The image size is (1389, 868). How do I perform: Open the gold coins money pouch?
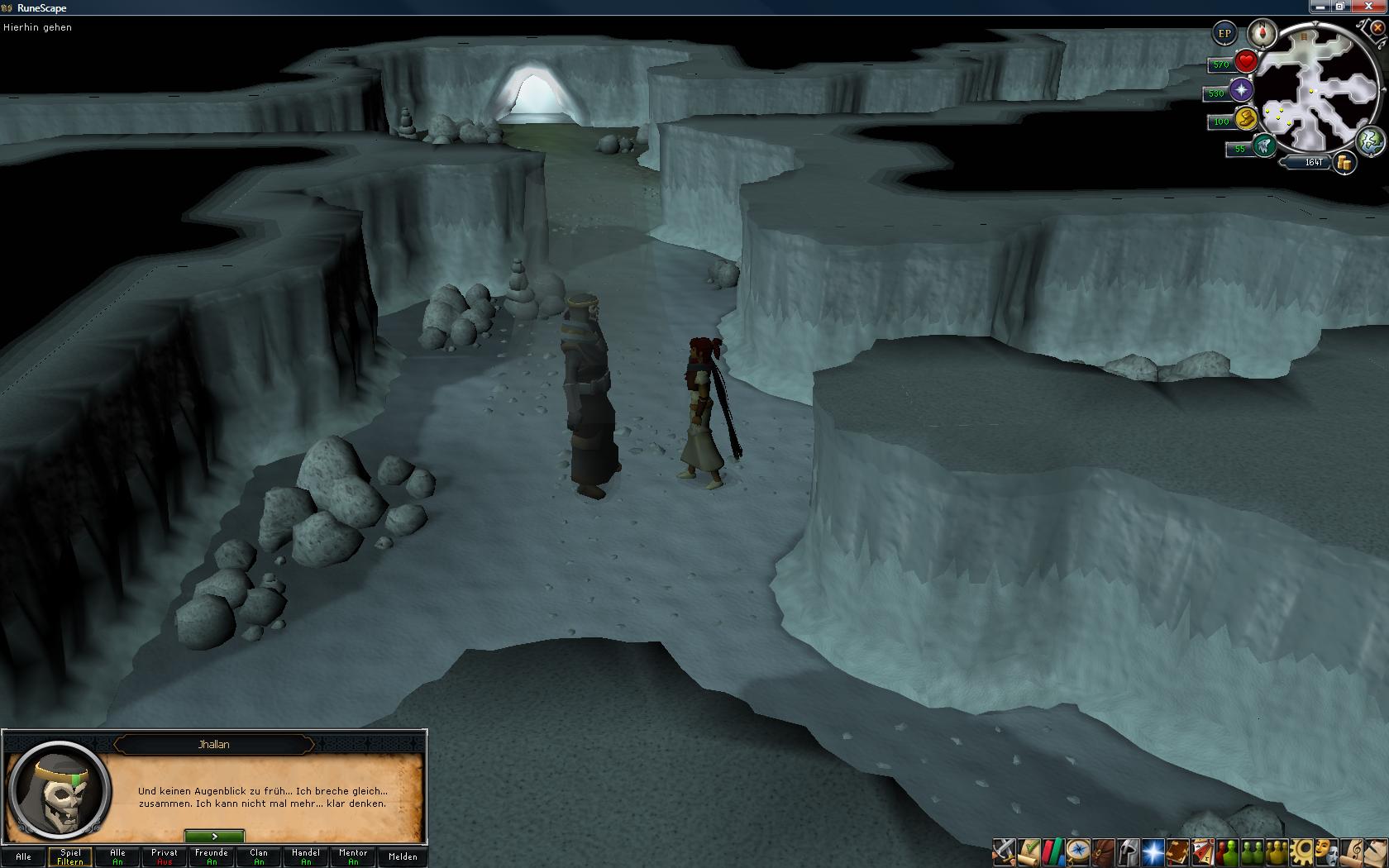point(1345,163)
